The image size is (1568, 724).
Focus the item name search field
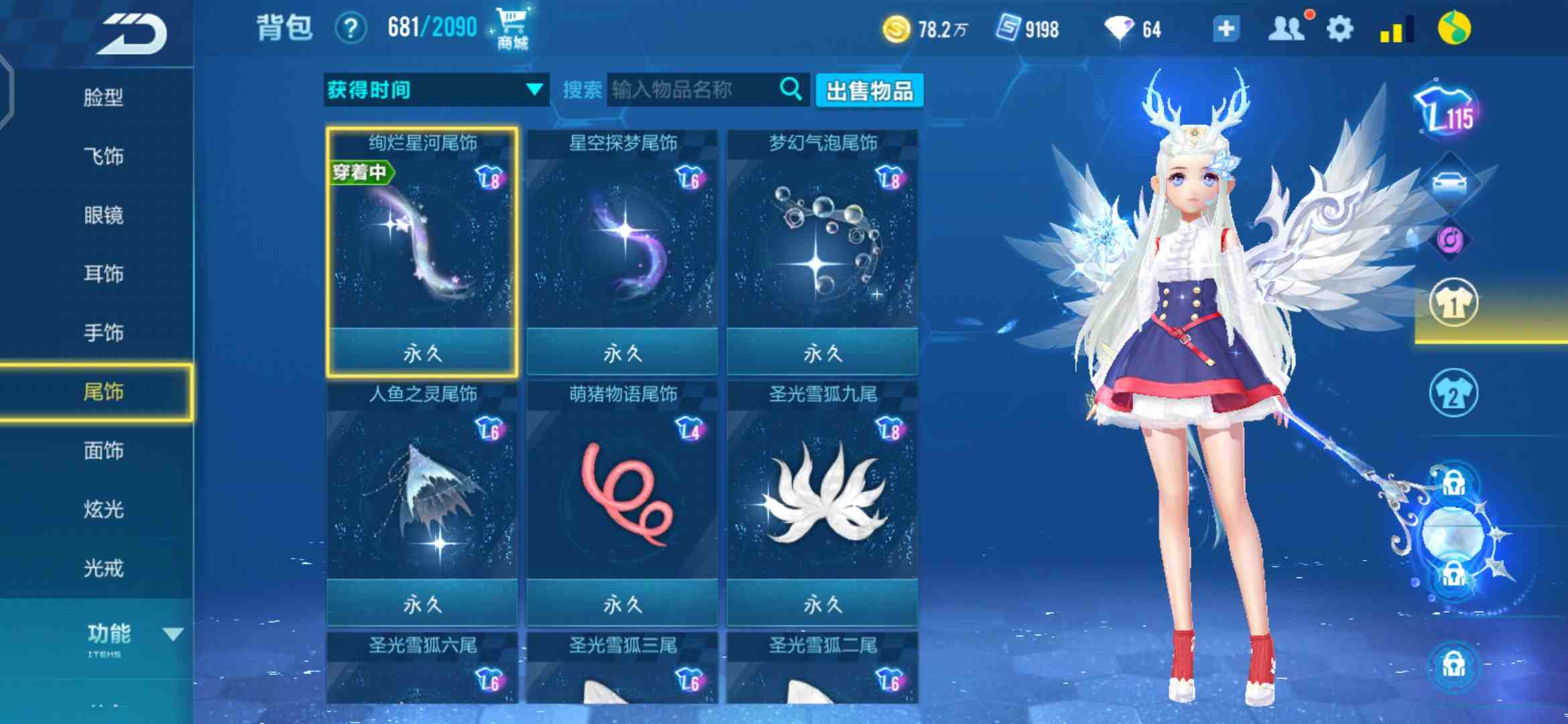point(694,90)
